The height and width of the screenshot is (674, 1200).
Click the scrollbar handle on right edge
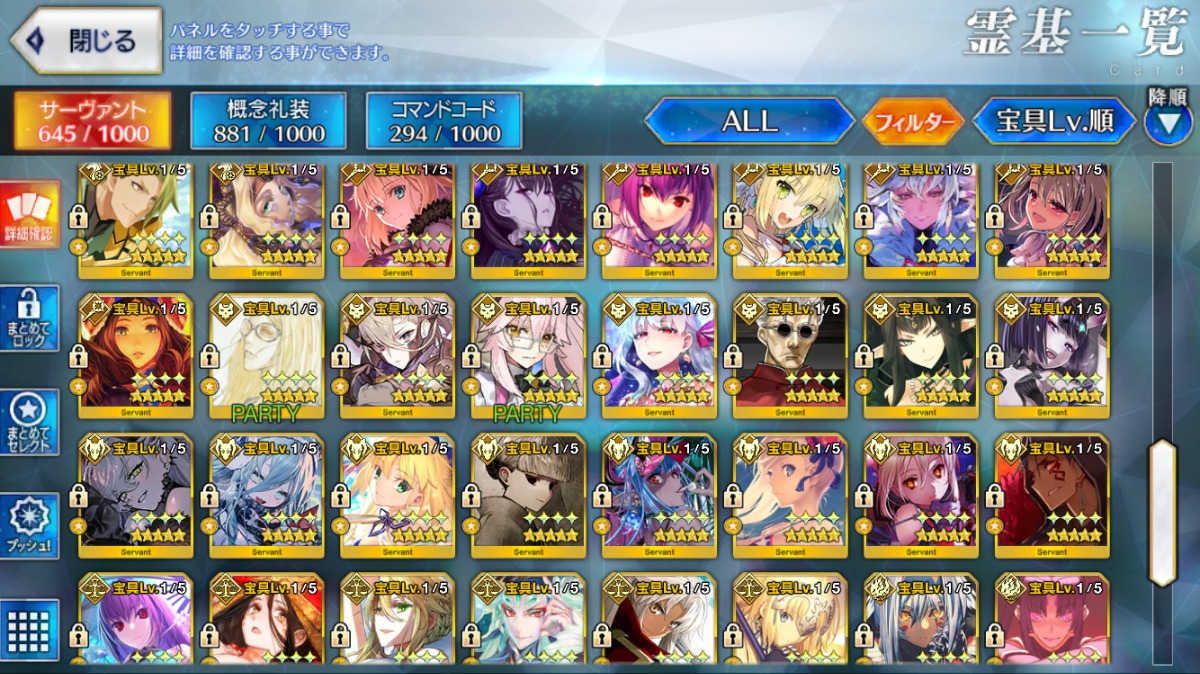click(1162, 511)
